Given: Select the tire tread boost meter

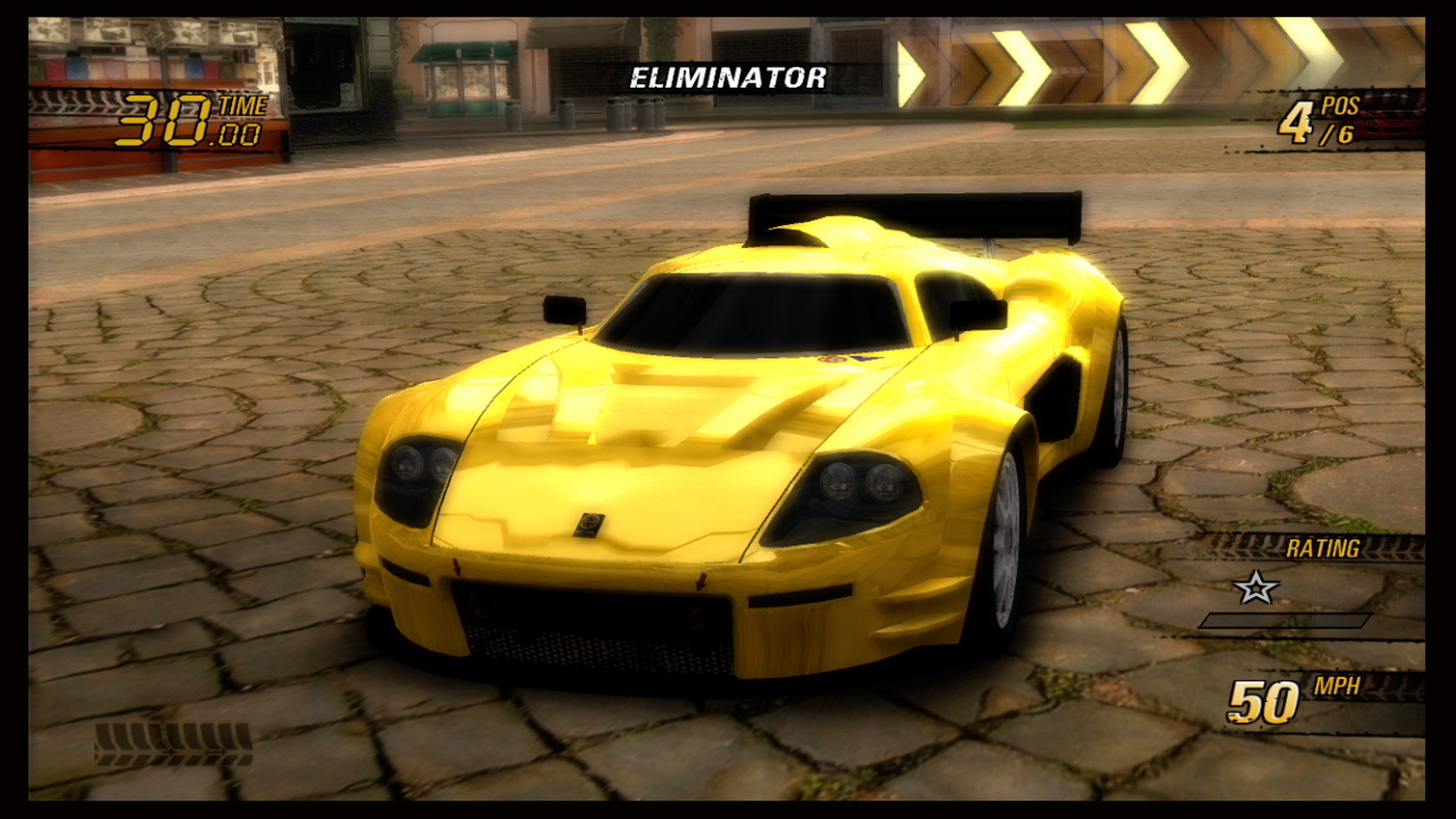Looking at the screenshot, I should 173,743.
